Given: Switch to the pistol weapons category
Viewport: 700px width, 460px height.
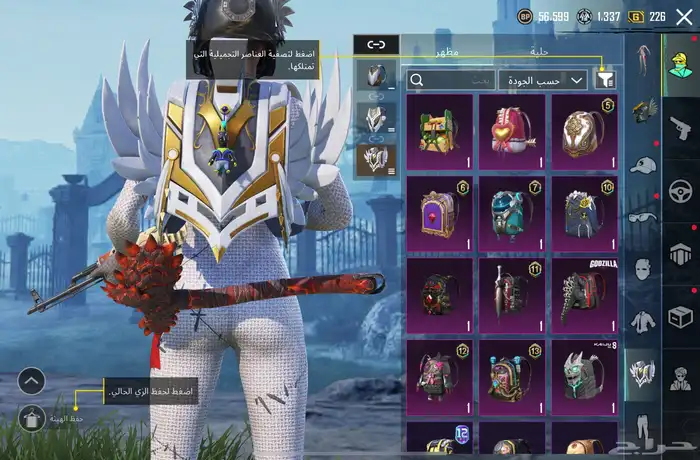Looking at the screenshot, I should click(x=681, y=126).
